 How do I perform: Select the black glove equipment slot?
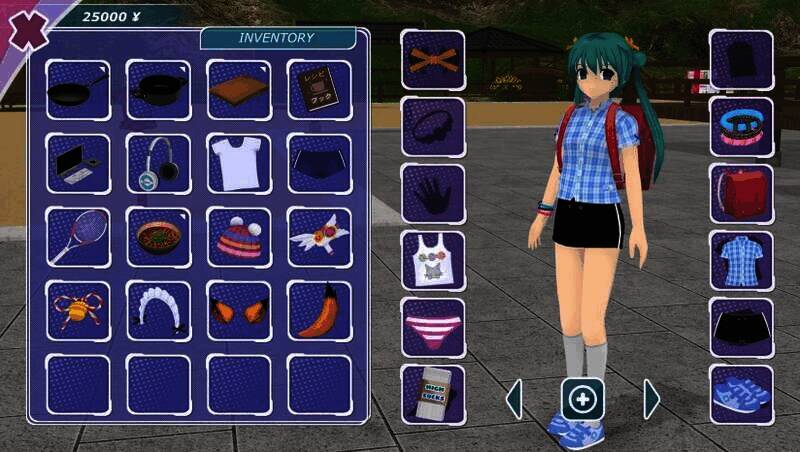(x=433, y=193)
